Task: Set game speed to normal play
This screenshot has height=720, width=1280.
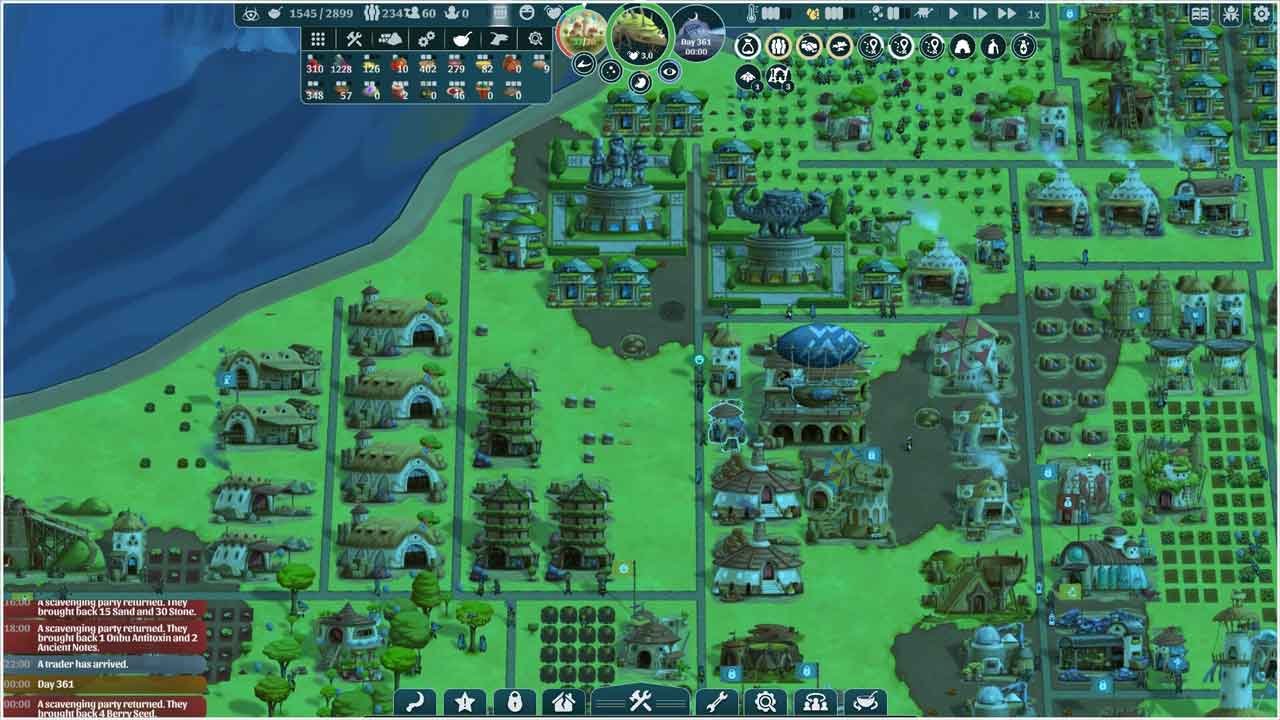Action: coord(953,14)
